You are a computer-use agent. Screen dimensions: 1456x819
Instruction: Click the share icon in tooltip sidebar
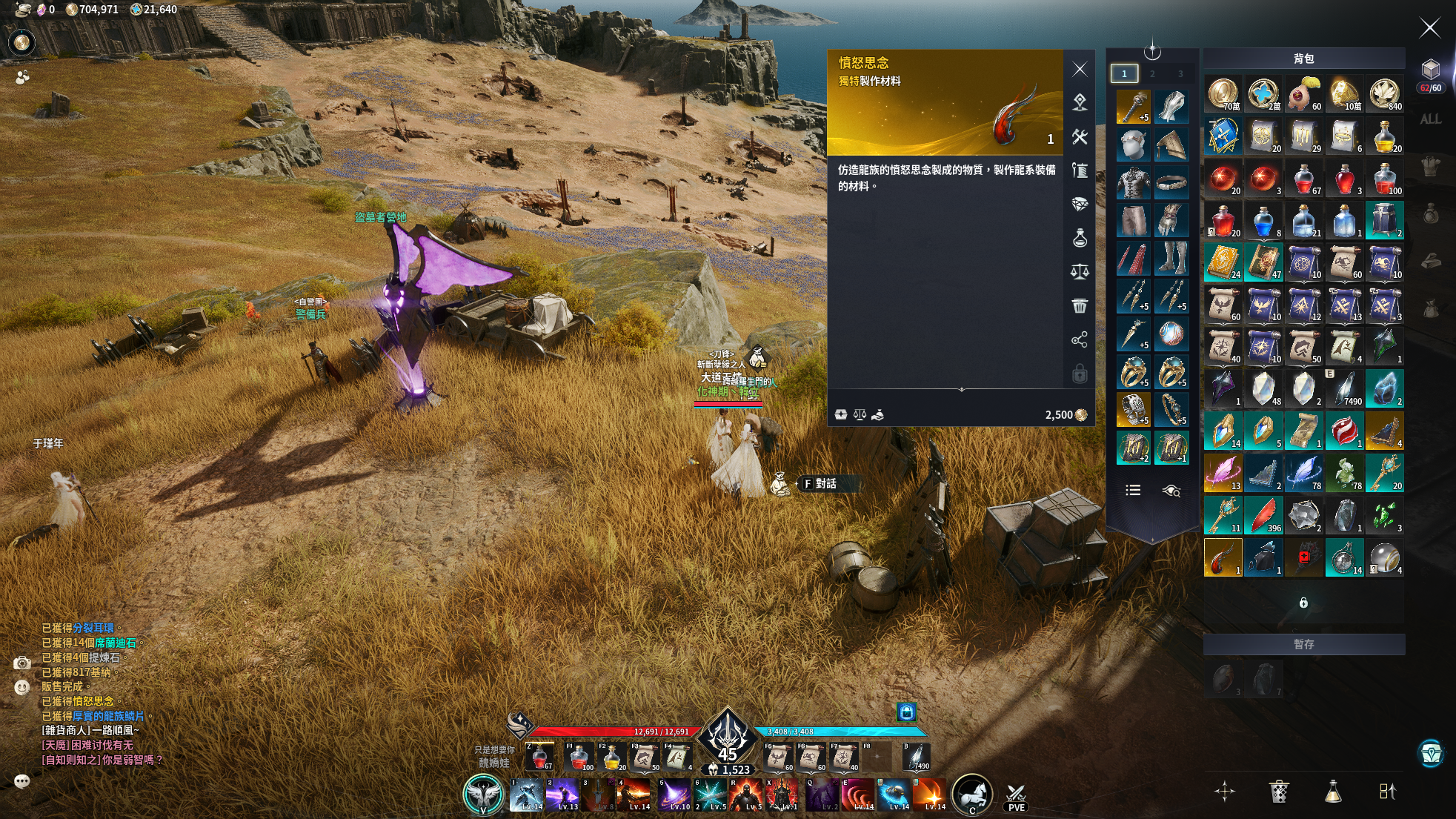[1080, 339]
